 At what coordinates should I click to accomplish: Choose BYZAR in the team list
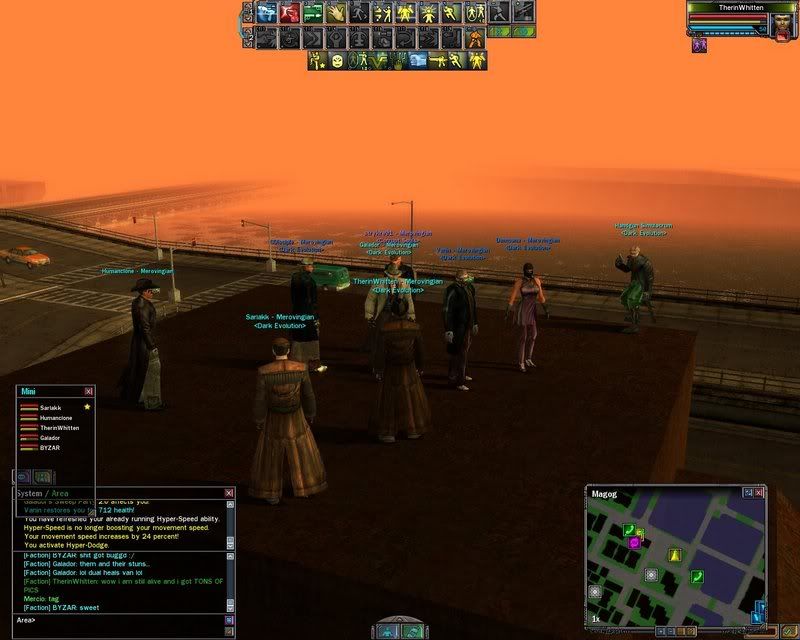pos(49,448)
